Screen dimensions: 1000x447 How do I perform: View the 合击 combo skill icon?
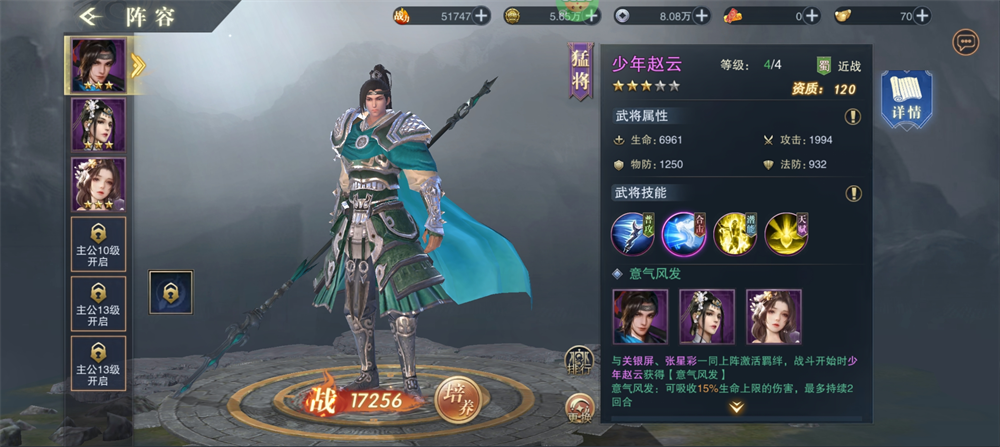[x=684, y=234]
